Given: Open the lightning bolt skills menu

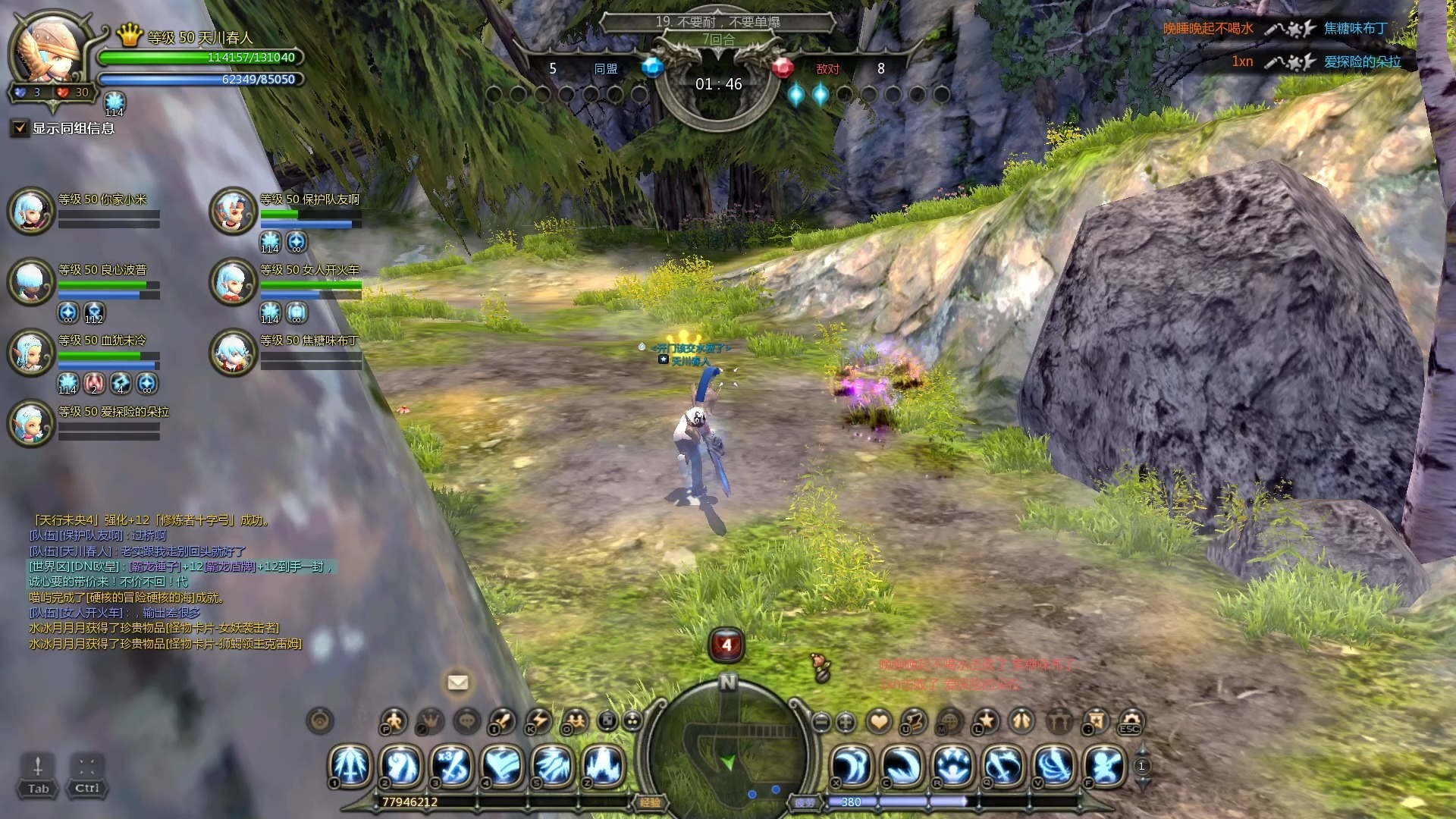Looking at the screenshot, I should [x=539, y=720].
